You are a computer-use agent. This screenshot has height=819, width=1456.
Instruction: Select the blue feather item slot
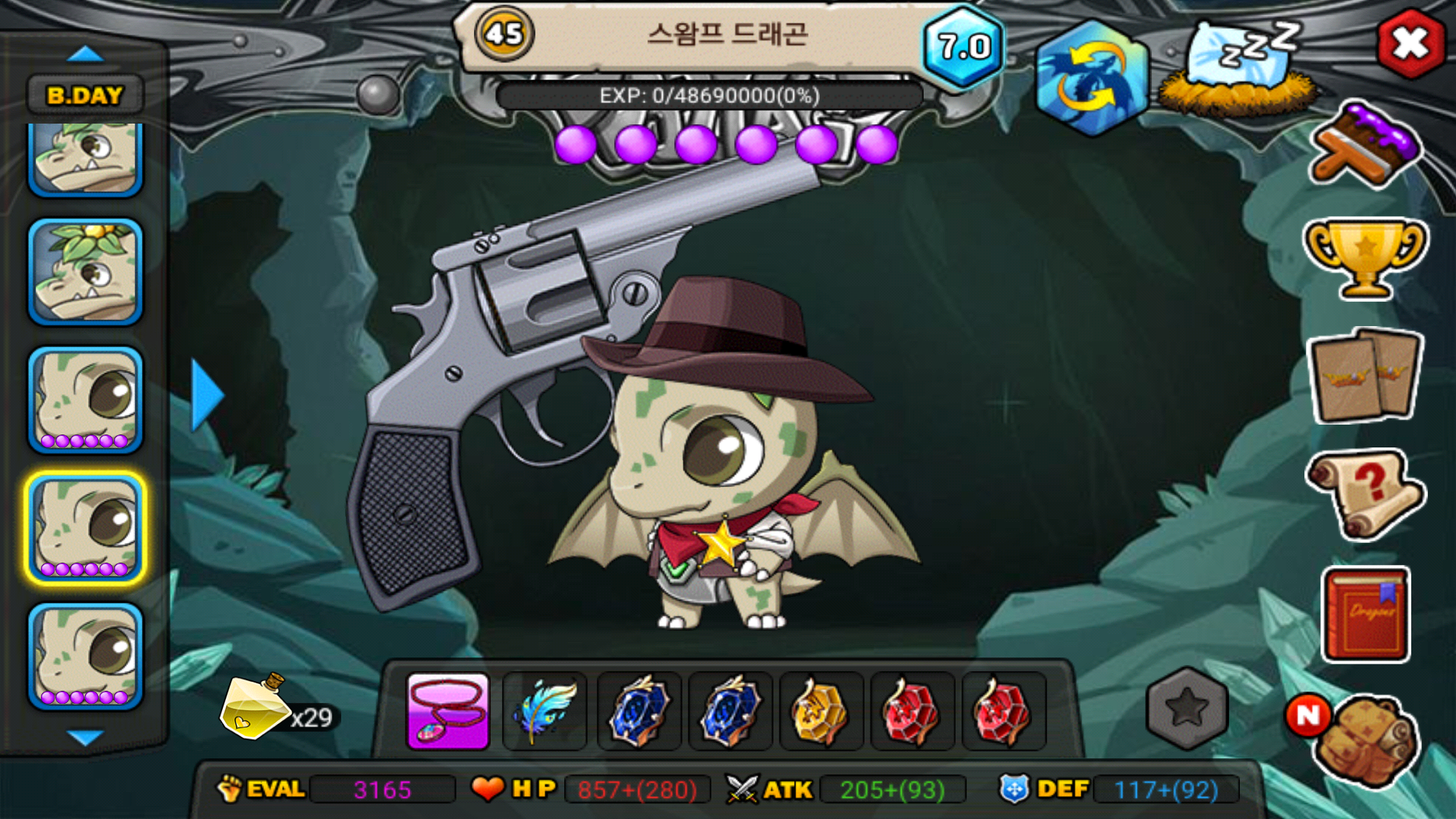544,711
